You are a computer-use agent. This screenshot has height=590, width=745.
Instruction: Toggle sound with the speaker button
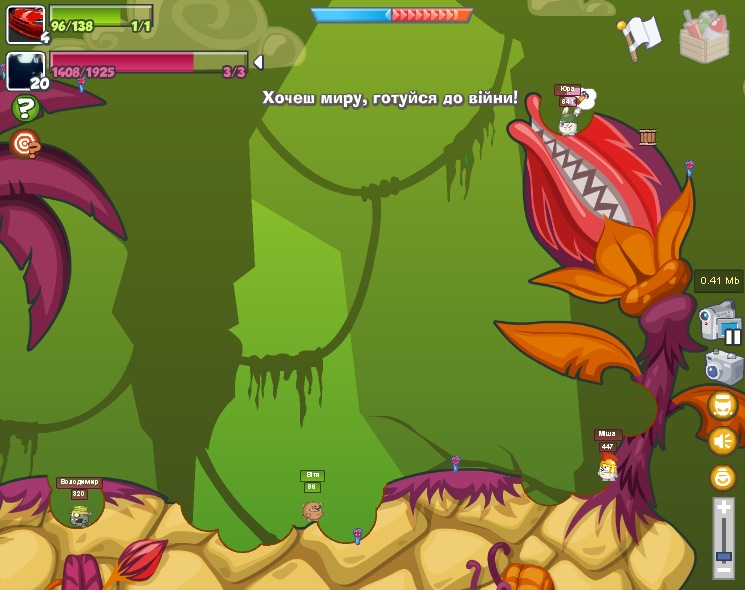(x=722, y=440)
